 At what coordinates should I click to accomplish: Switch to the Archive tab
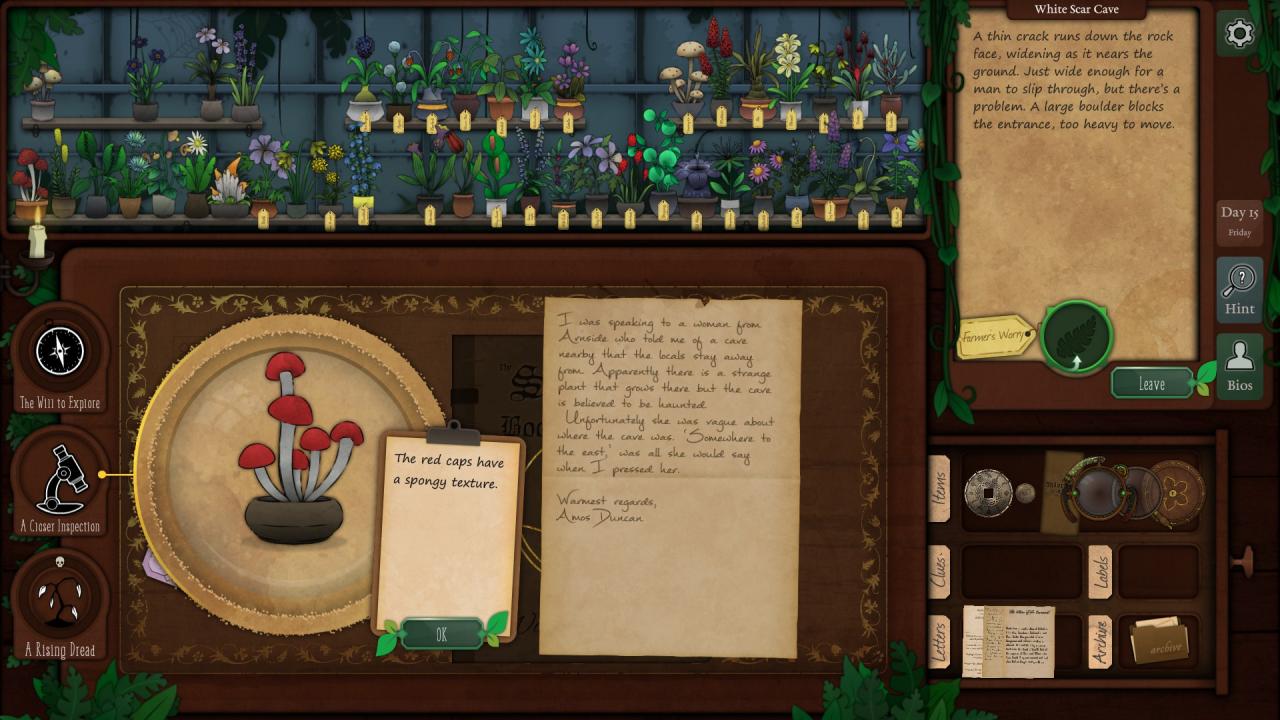coord(1099,641)
